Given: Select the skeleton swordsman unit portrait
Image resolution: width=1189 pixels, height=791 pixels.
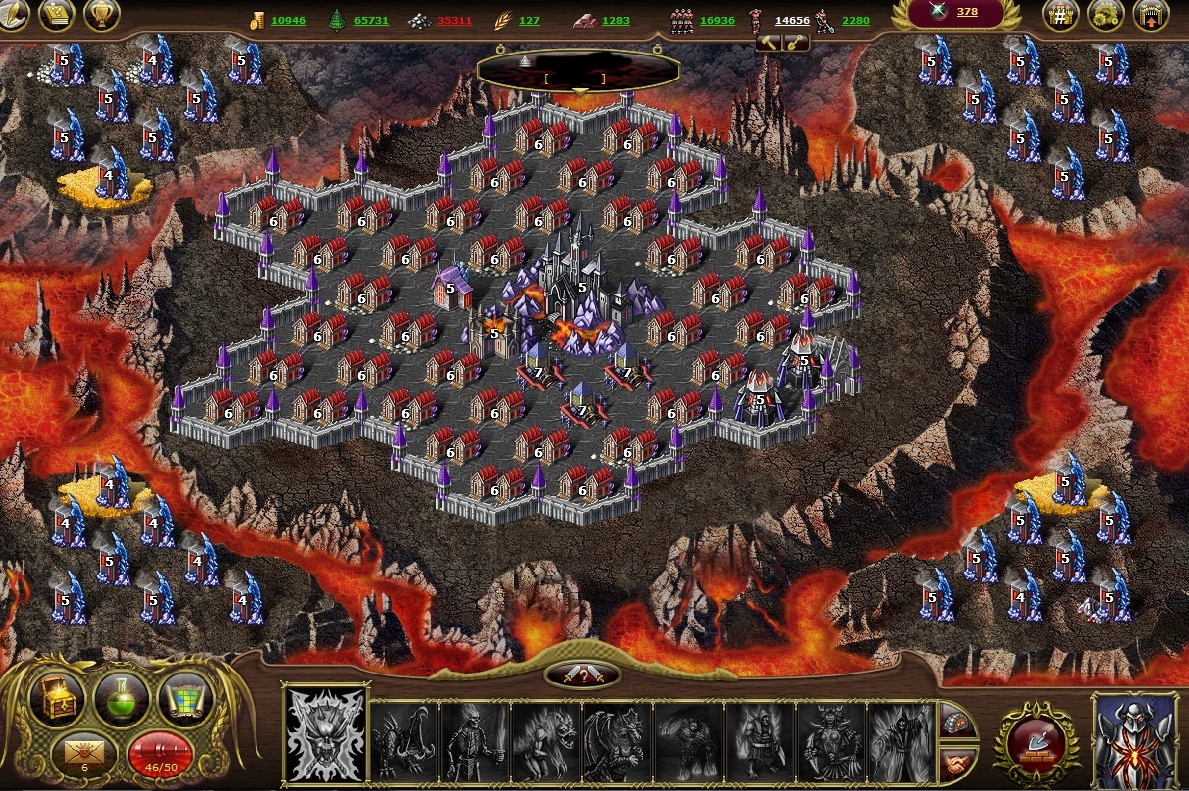Looking at the screenshot, I should pyautogui.click(x=475, y=742).
